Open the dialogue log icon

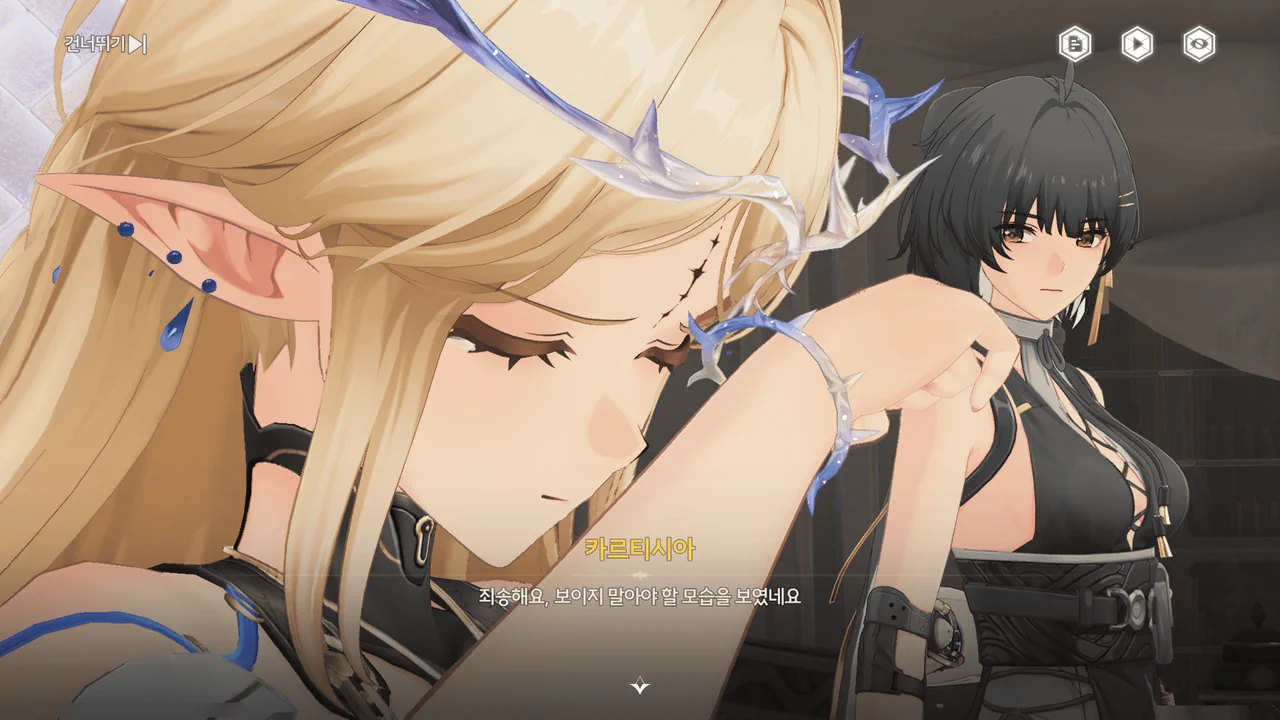(x=1075, y=44)
